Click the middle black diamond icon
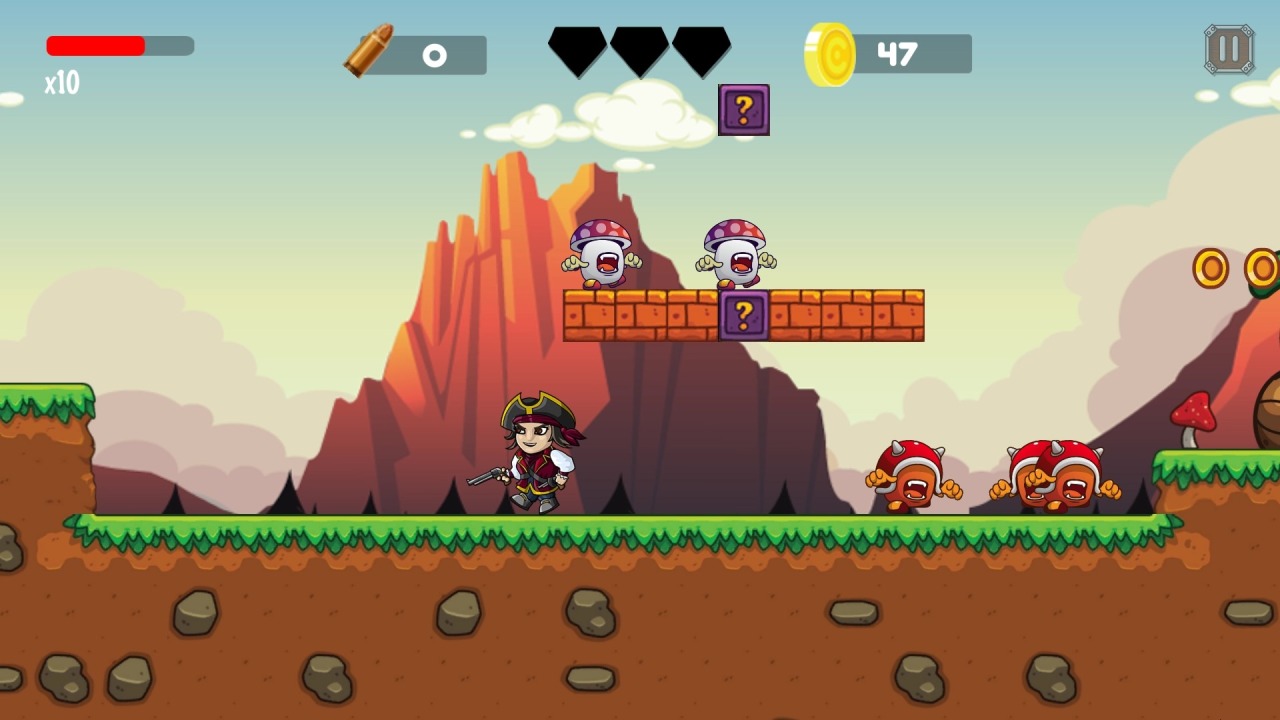This screenshot has width=1280, height=720. pos(639,49)
